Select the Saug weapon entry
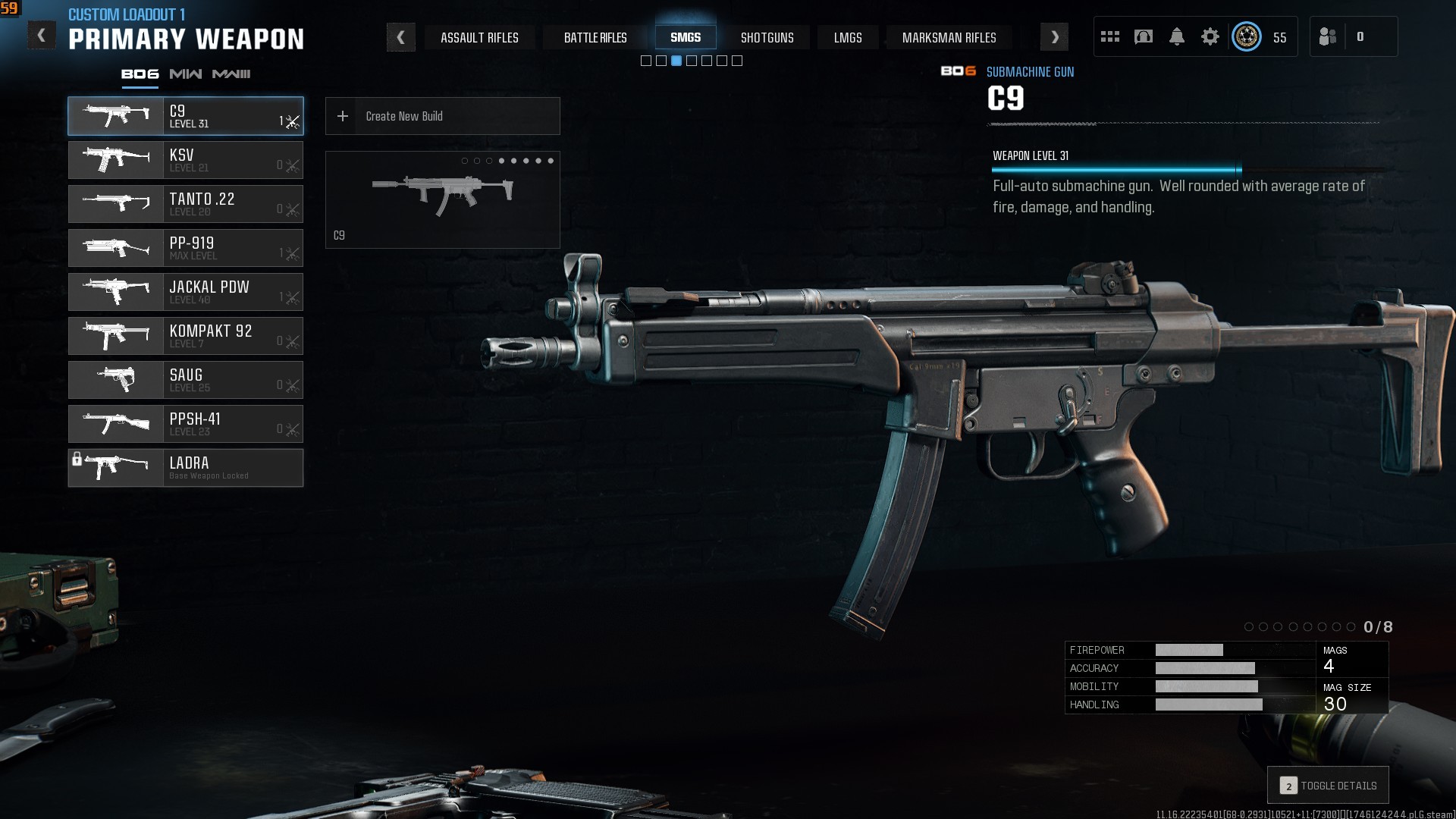Viewport: 1456px width, 819px height. click(186, 380)
